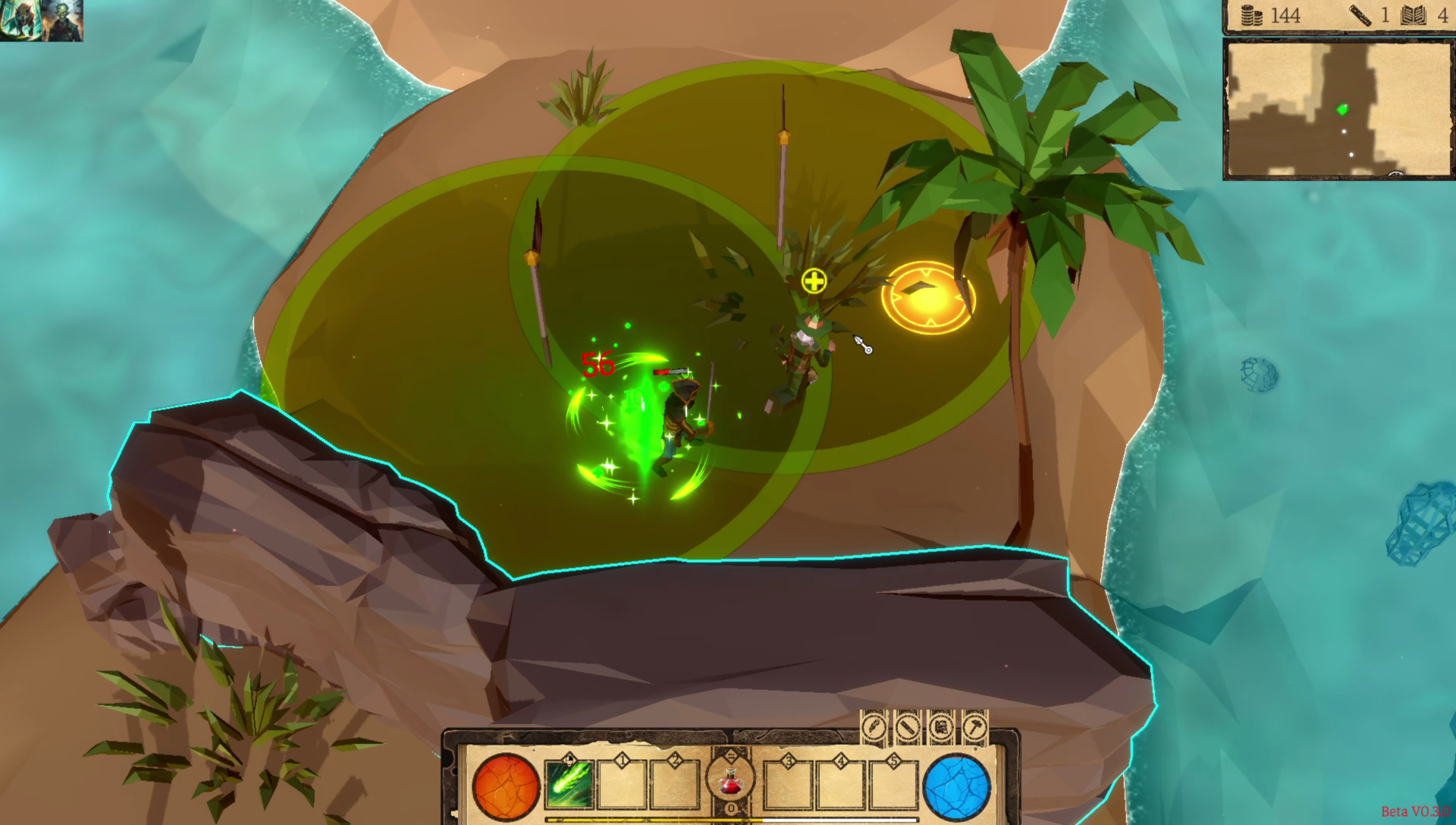Open the parchment map tab
This screenshot has width=1456, height=825.
coord(941,728)
